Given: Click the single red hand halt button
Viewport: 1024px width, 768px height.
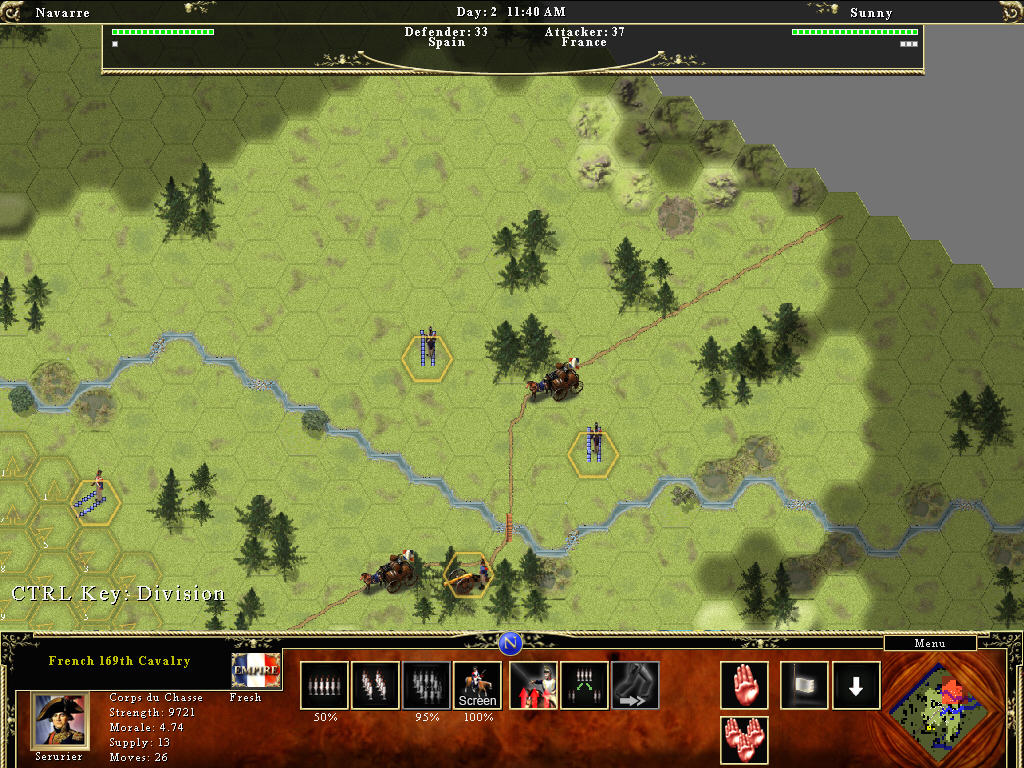Looking at the screenshot, I should pyautogui.click(x=744, y=685).
